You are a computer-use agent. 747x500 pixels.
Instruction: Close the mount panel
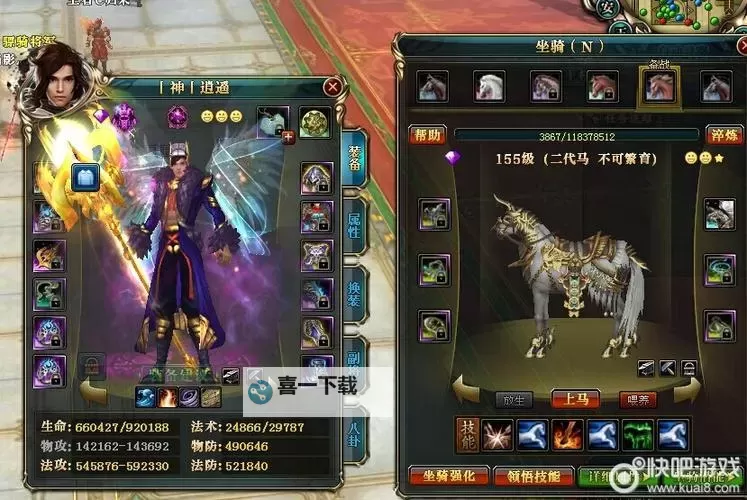click(731, 45)
